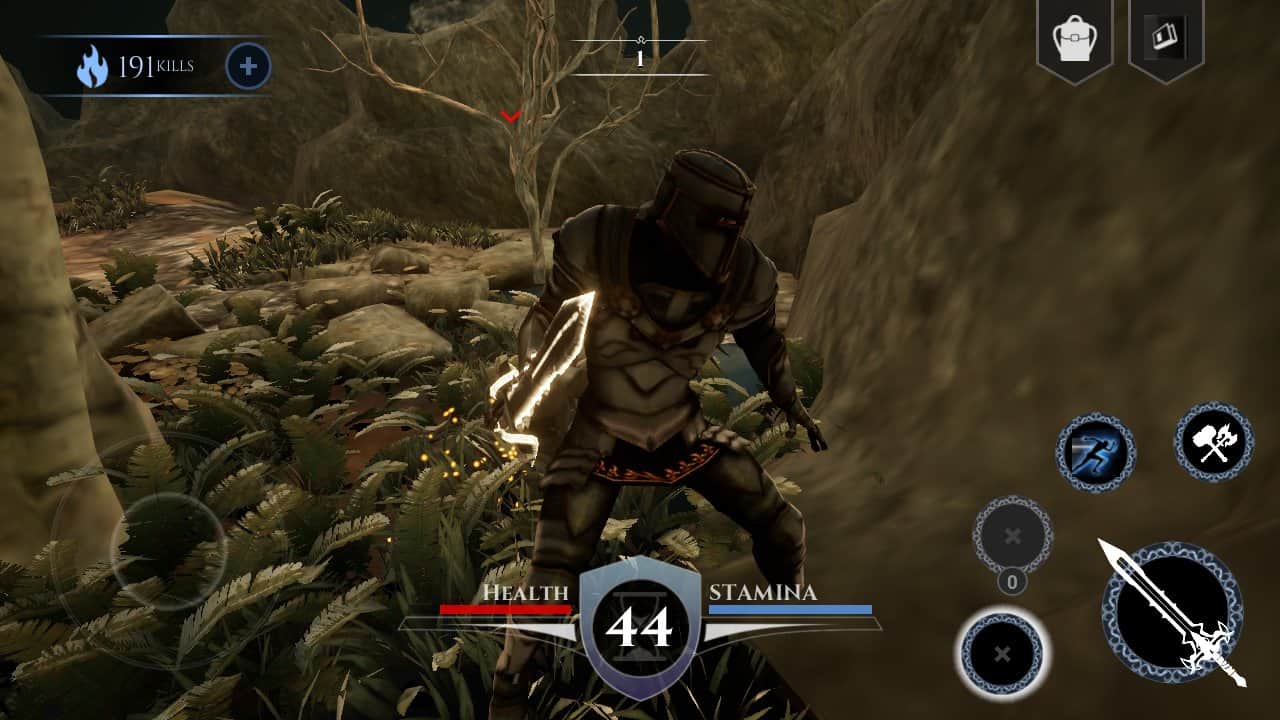
Task: Open the backpack inventory
Action: [1074, 40]
